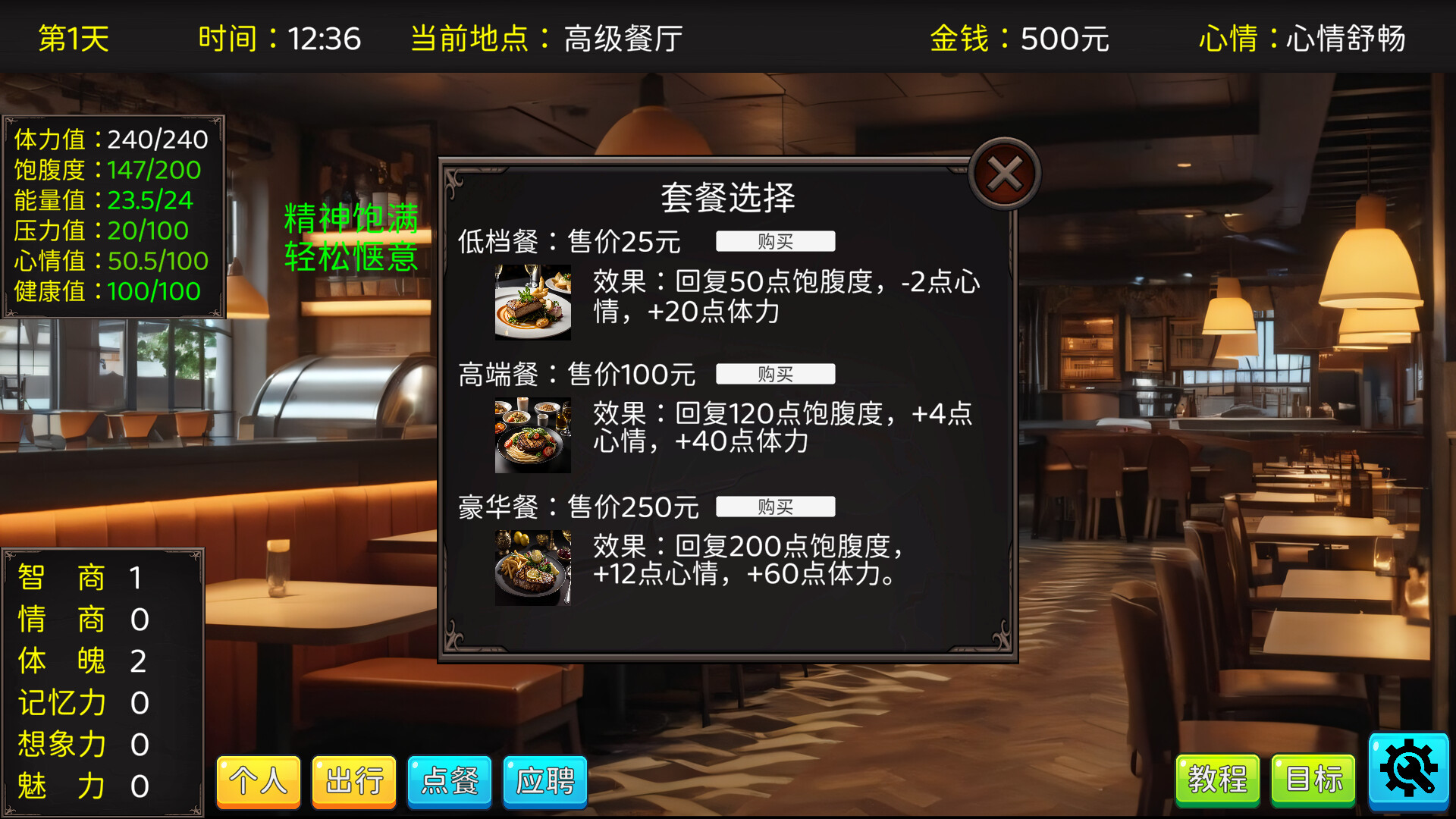Close the 套餐选择 meal selection dialog

click(x=1003, y=173)
